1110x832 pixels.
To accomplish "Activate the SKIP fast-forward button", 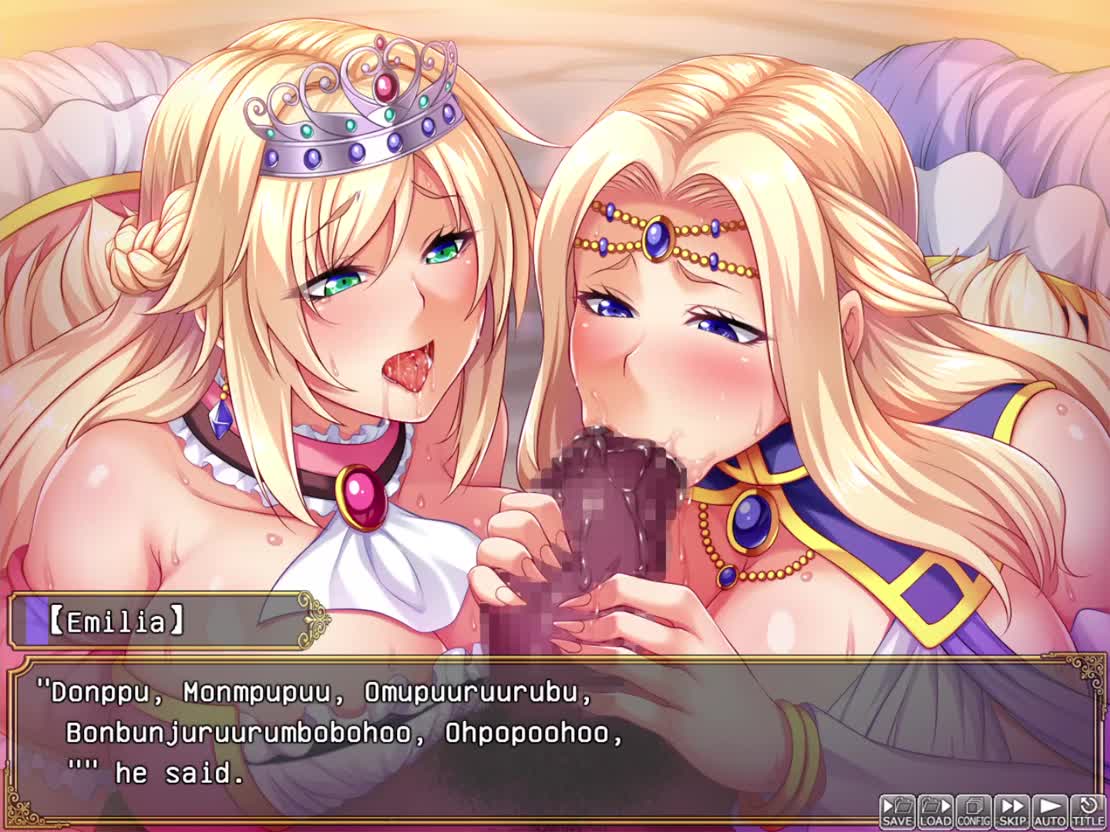I will 1011,811.
